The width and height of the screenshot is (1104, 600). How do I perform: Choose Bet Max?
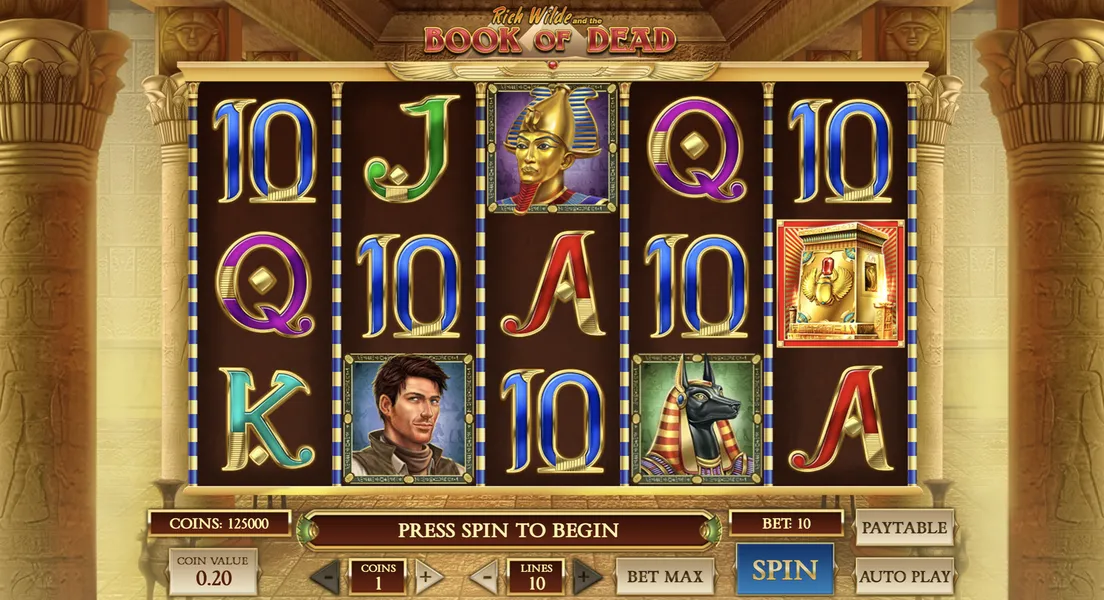click(665, 576)
